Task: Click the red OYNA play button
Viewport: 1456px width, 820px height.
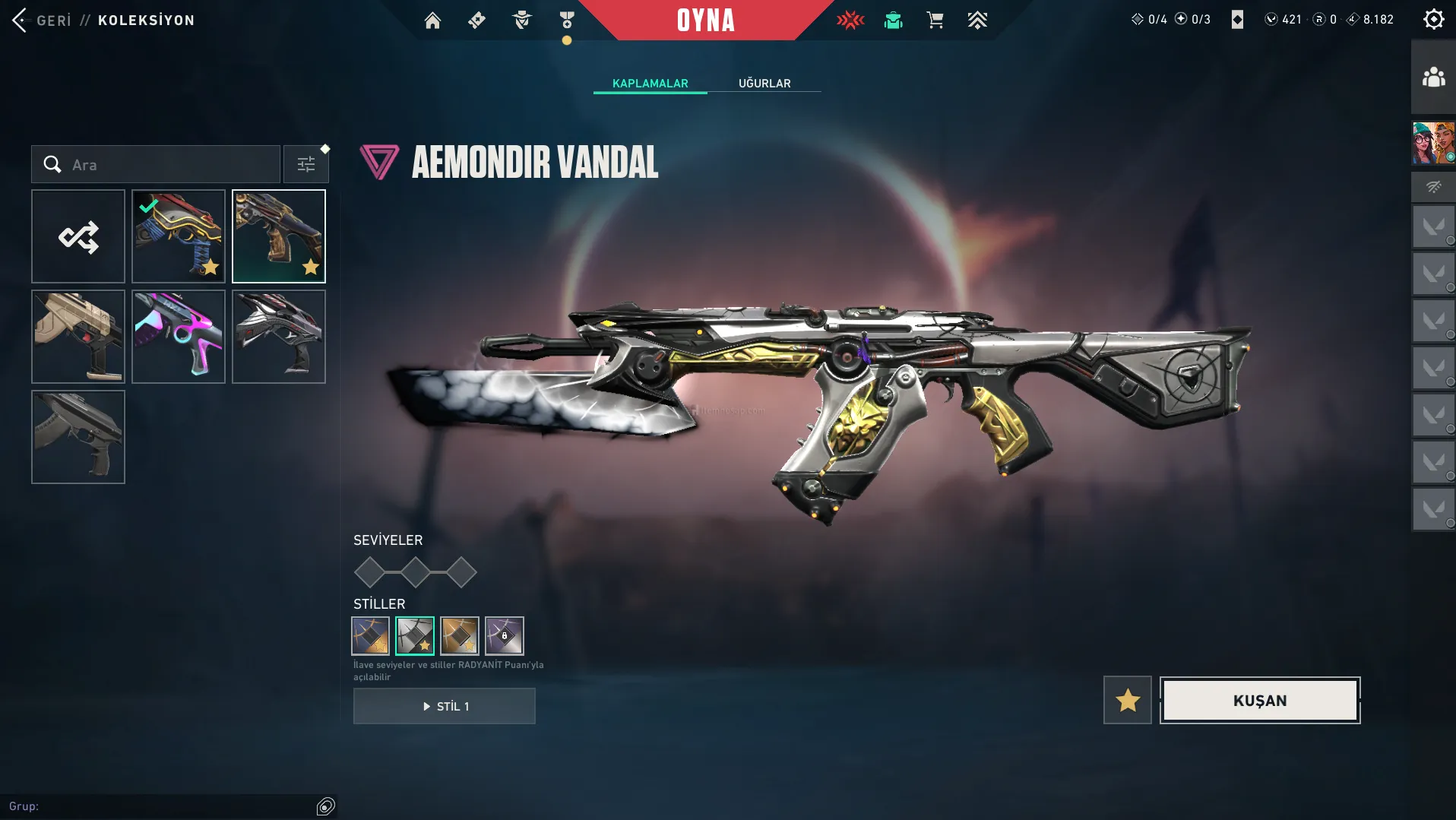Action: 706,21
